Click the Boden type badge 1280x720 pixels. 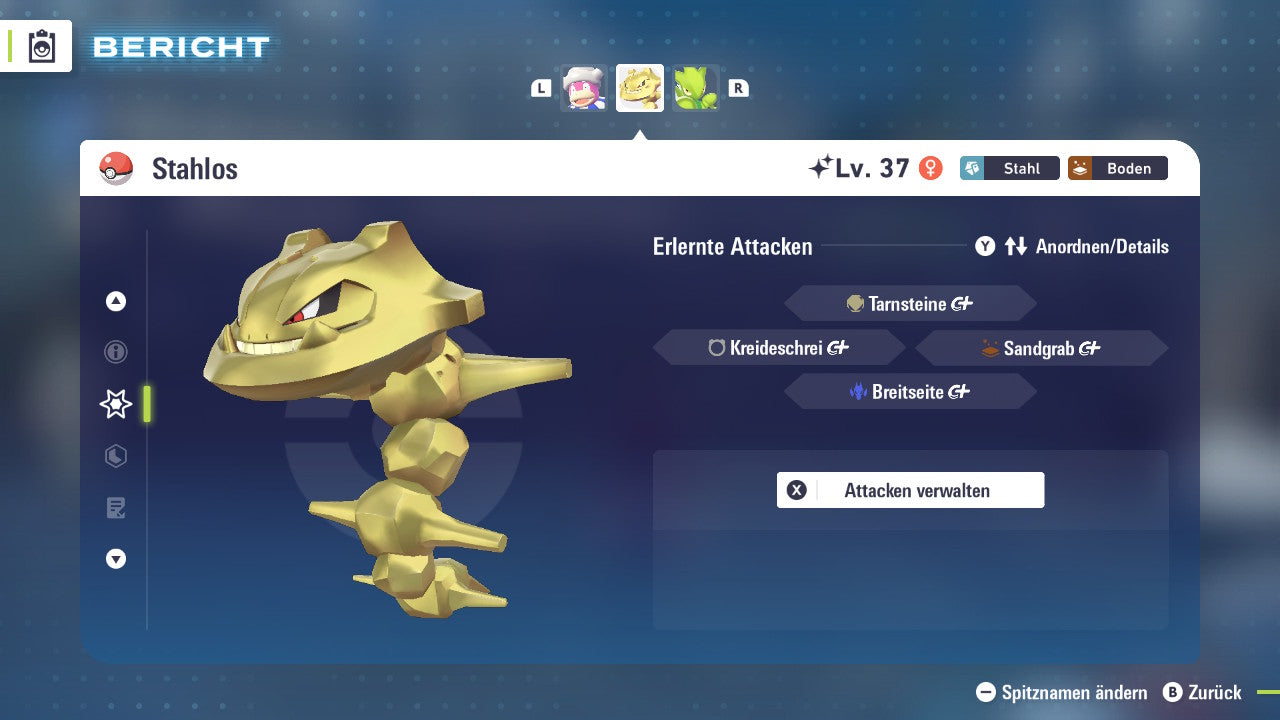tap(1118, 168)
